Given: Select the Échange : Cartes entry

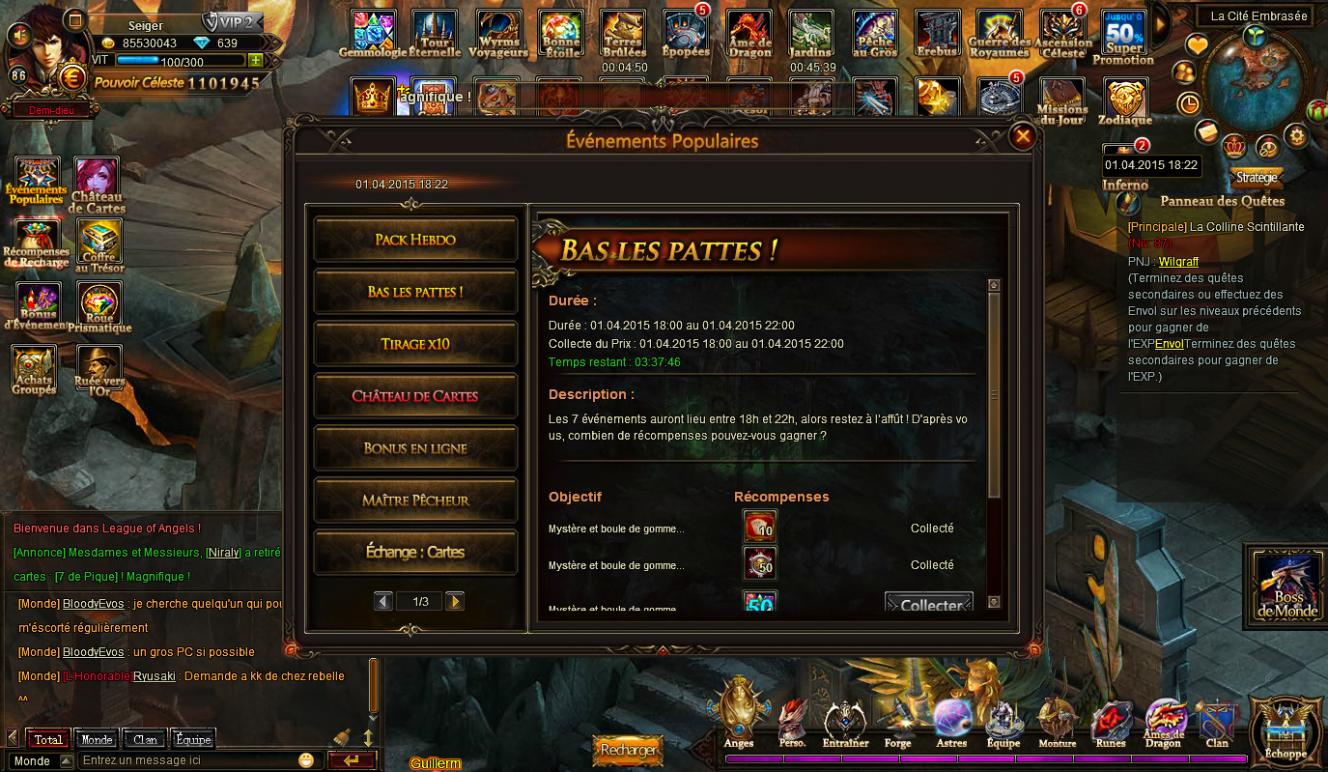Looking at the screenshot, I should tap(415, 552).
